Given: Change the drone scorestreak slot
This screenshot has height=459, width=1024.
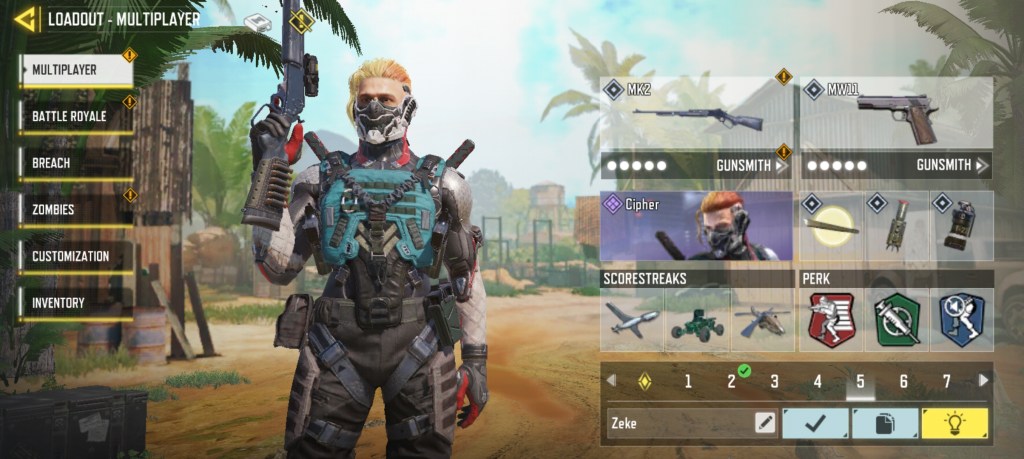Looking at the screenshot, I should [x=632, y=320].
